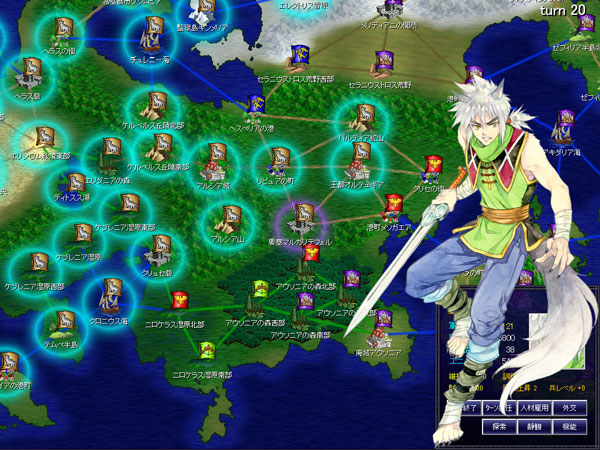This screenshot has height=450, width=600.
Task: Open the 外交 diplomacy command
Action: point(567,407)
